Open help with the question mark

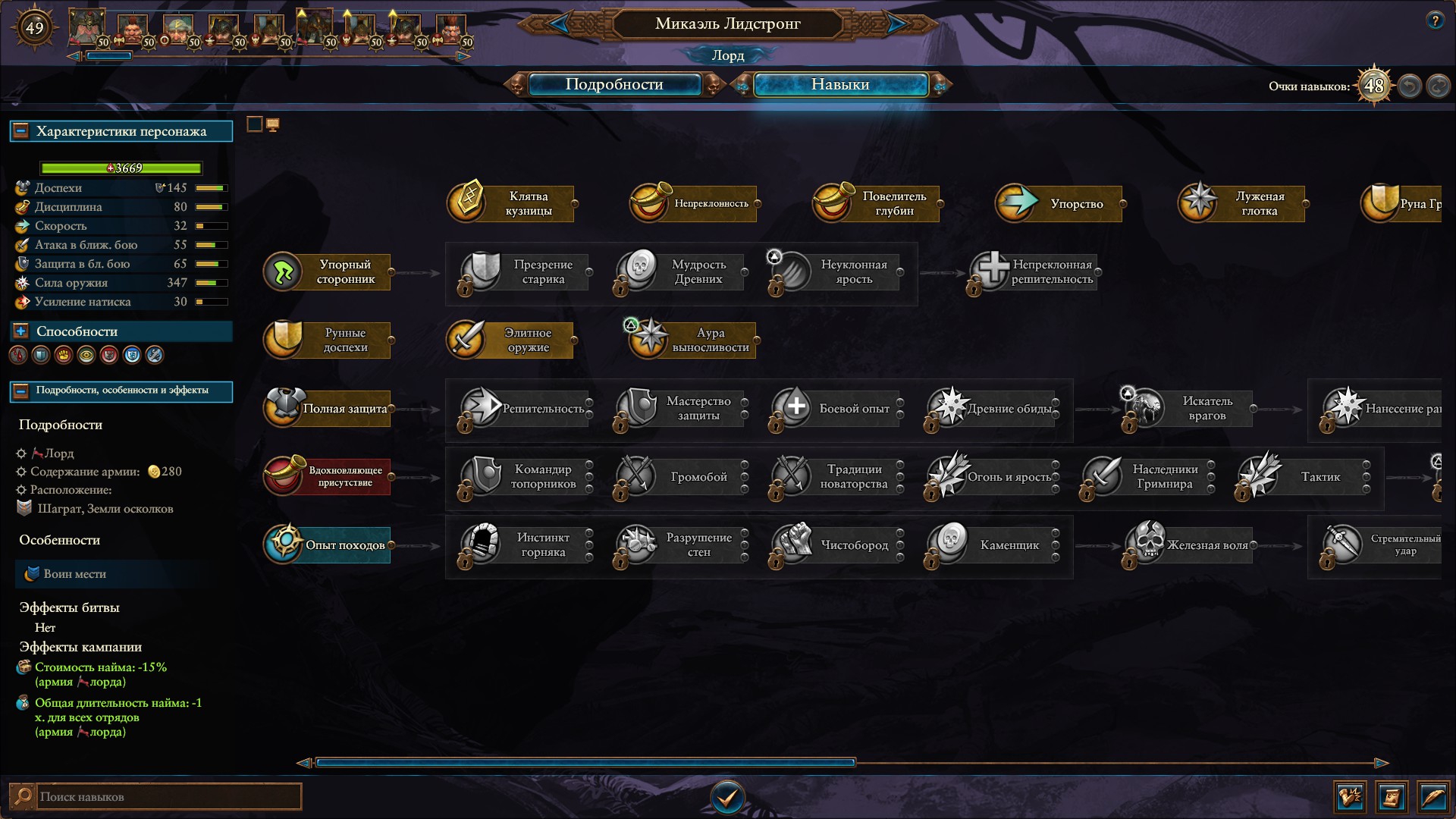[1434, 21]
